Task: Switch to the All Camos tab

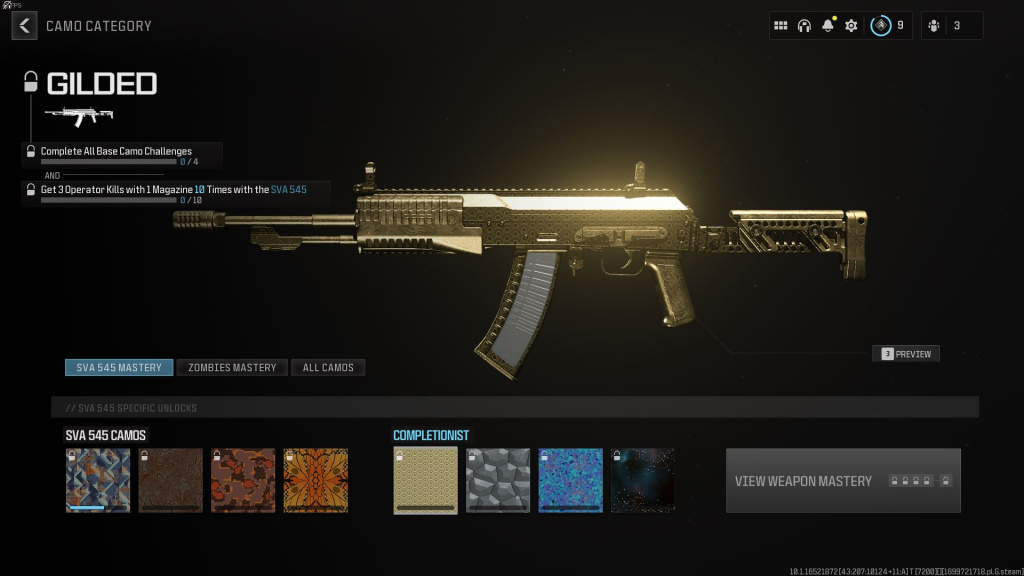Action: click(x=328, y=368)
